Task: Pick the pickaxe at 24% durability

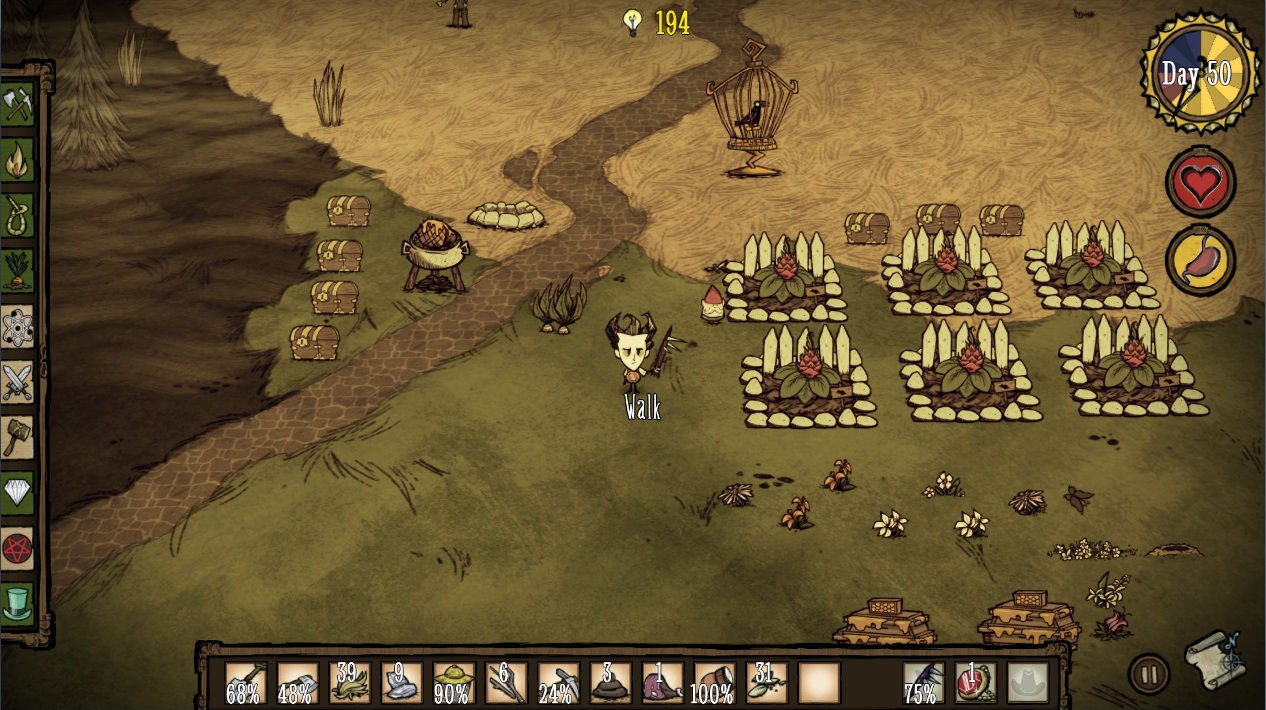Action: point(557,682)
